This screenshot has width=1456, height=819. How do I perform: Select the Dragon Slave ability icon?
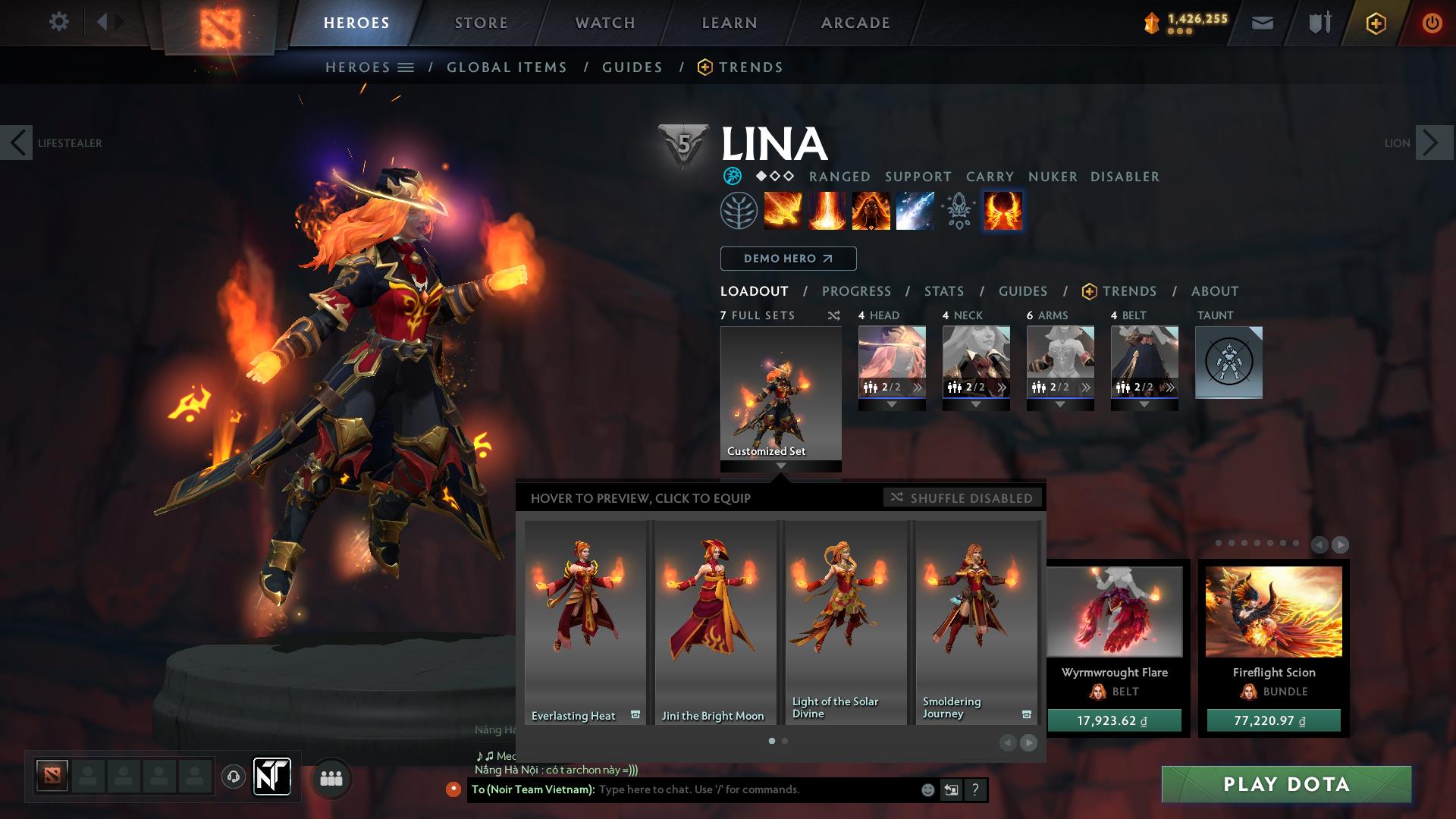click(x=781, y=211)
